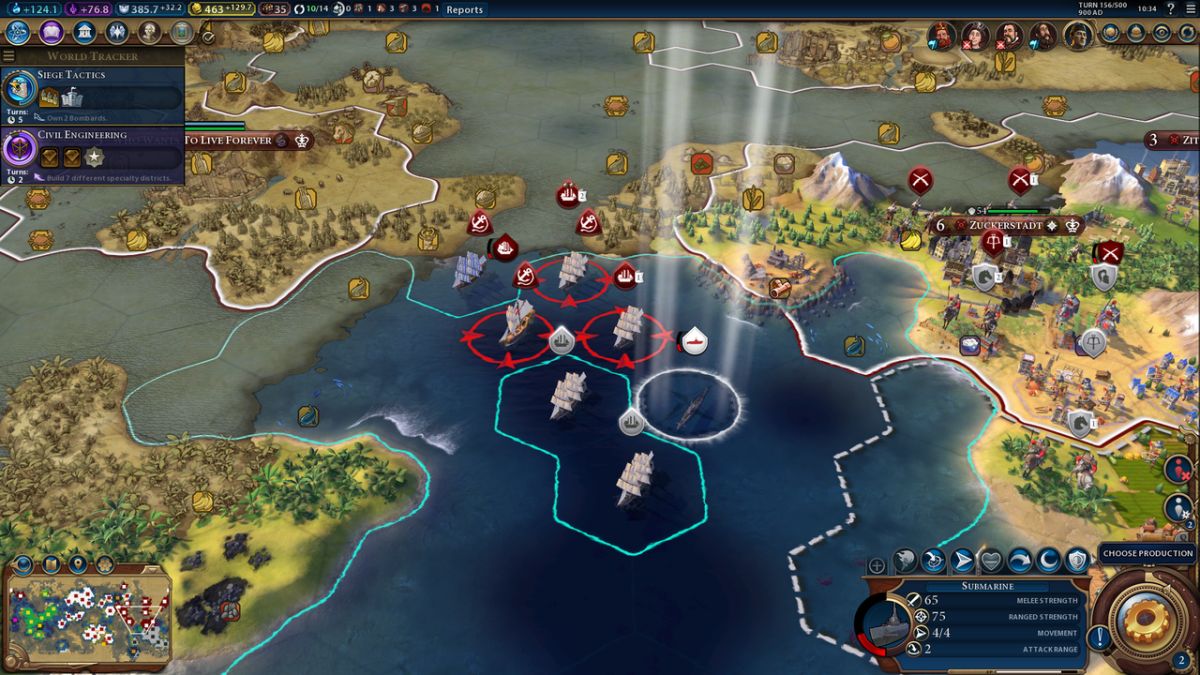View the Great People screen
Image resolution: width=1200 pixels, height=675 pixels.
(x=150, y=32)
